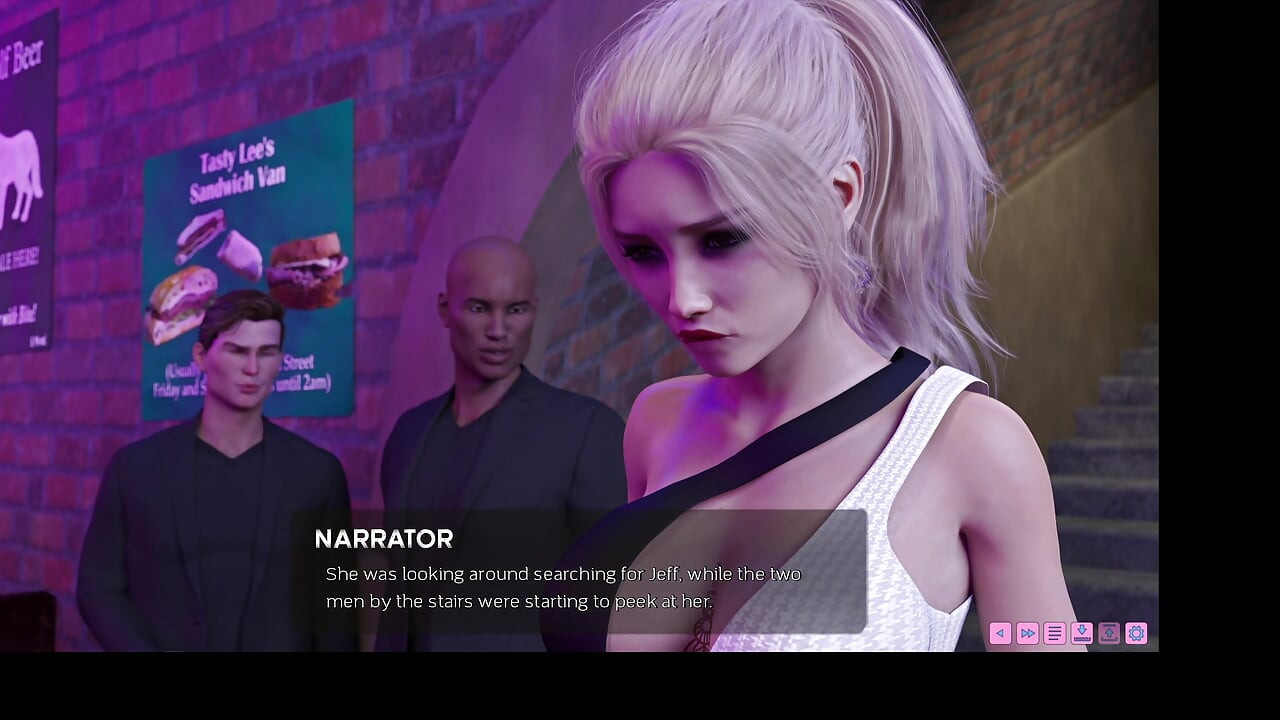Go back with the left arrow button
Viewport: 1280px width, 720px height.
1000,633
